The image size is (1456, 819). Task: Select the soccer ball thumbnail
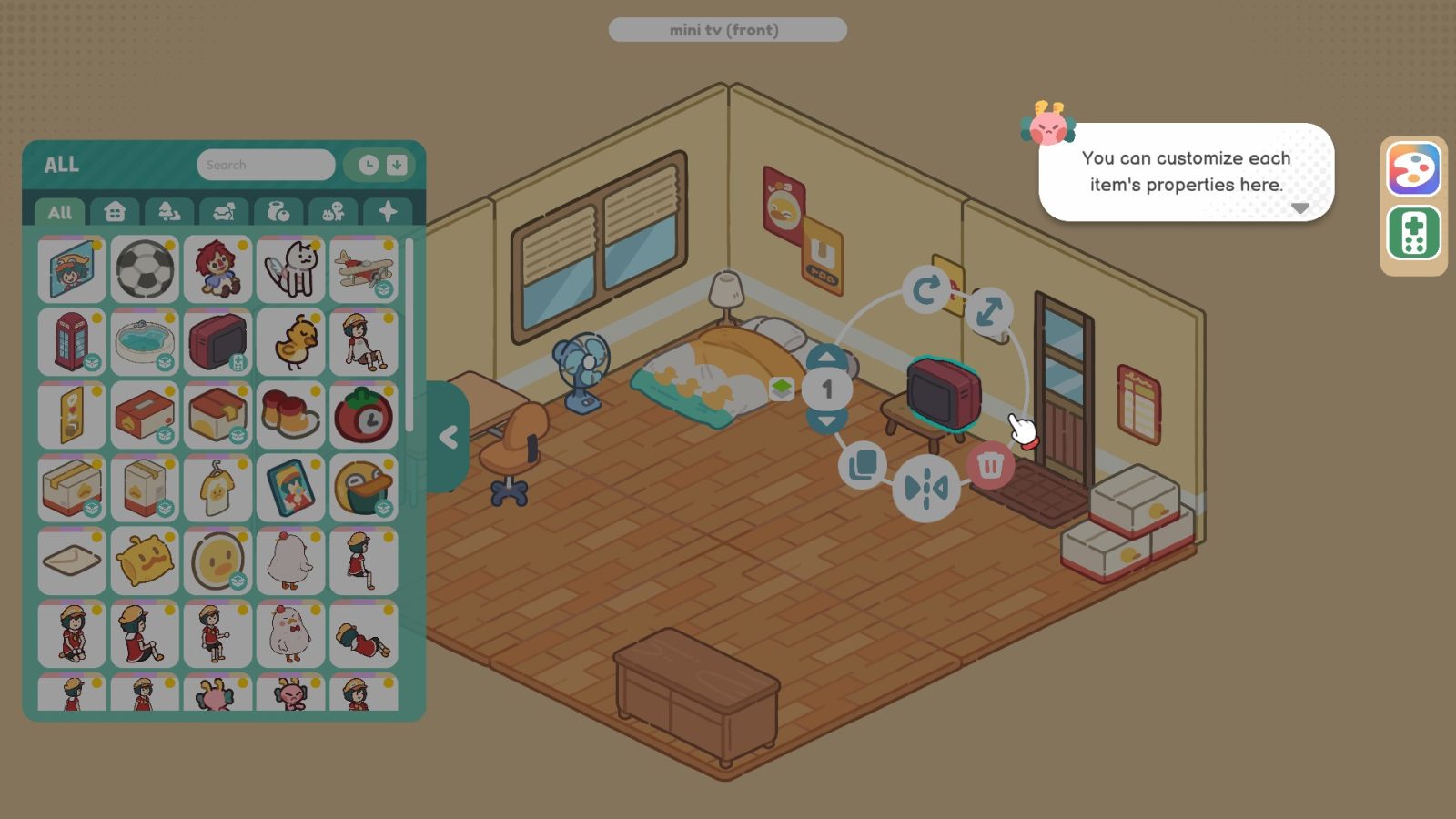point(144,268)
